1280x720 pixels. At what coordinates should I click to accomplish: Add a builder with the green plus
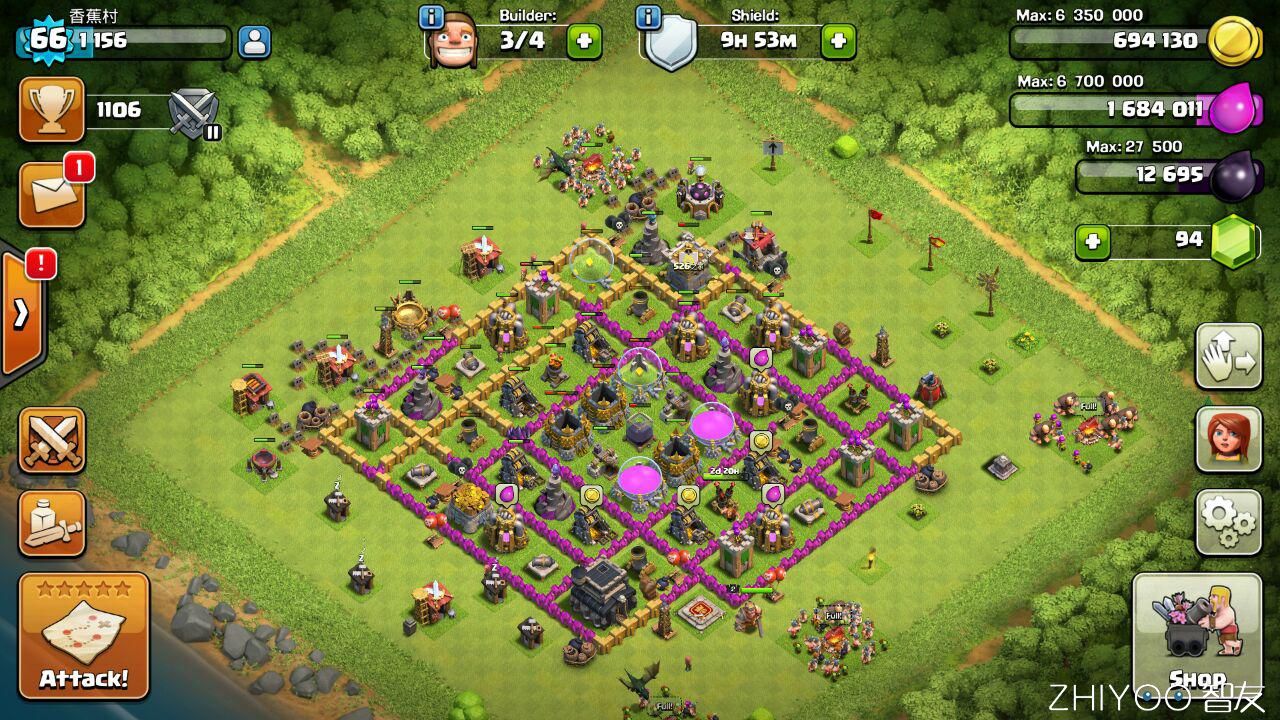584,42
